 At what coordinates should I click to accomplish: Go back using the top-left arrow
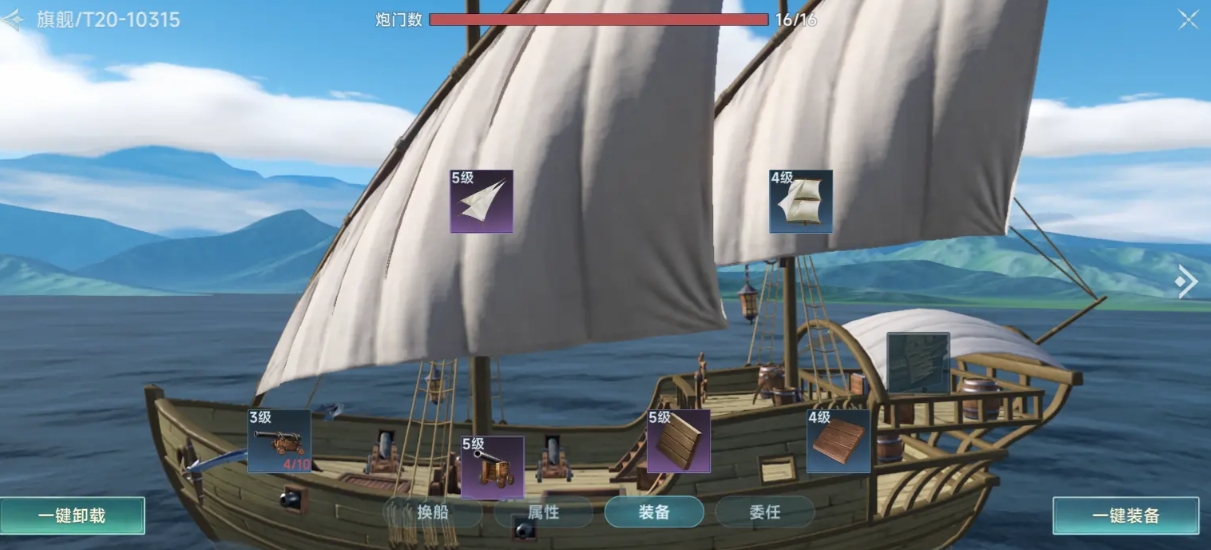point(12,19)
